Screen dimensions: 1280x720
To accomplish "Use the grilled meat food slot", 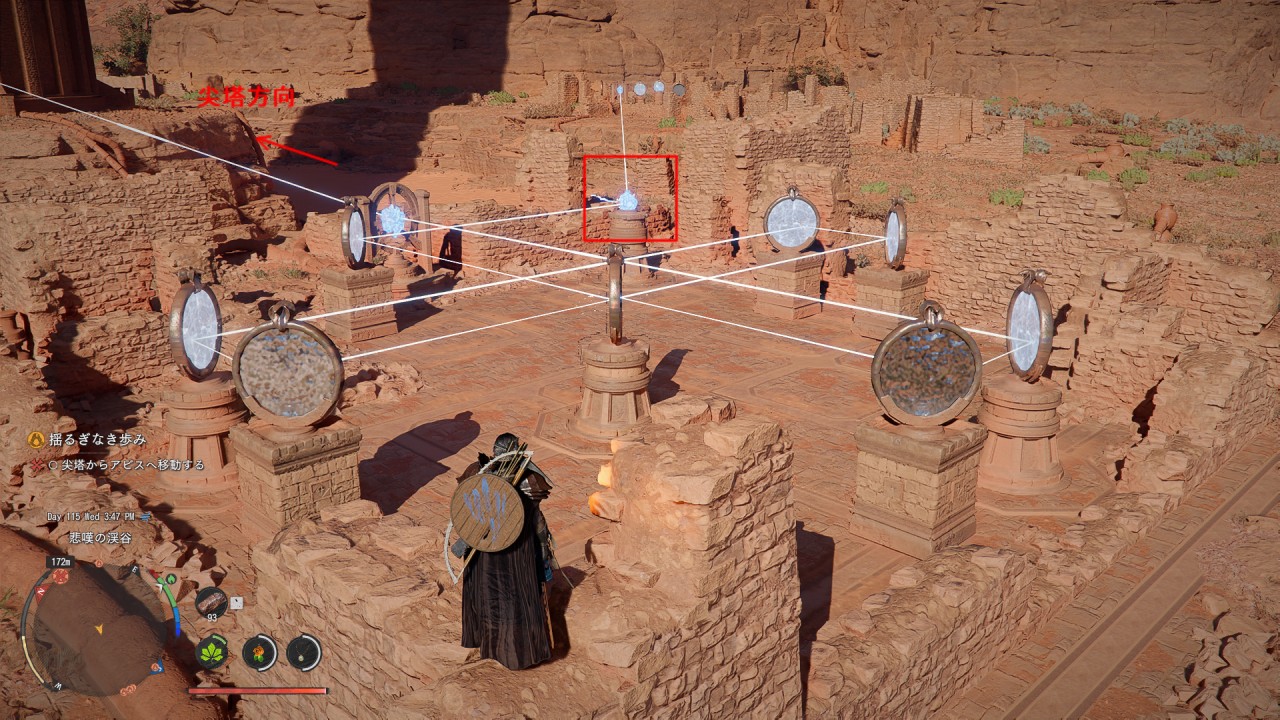I will (211, 600).
